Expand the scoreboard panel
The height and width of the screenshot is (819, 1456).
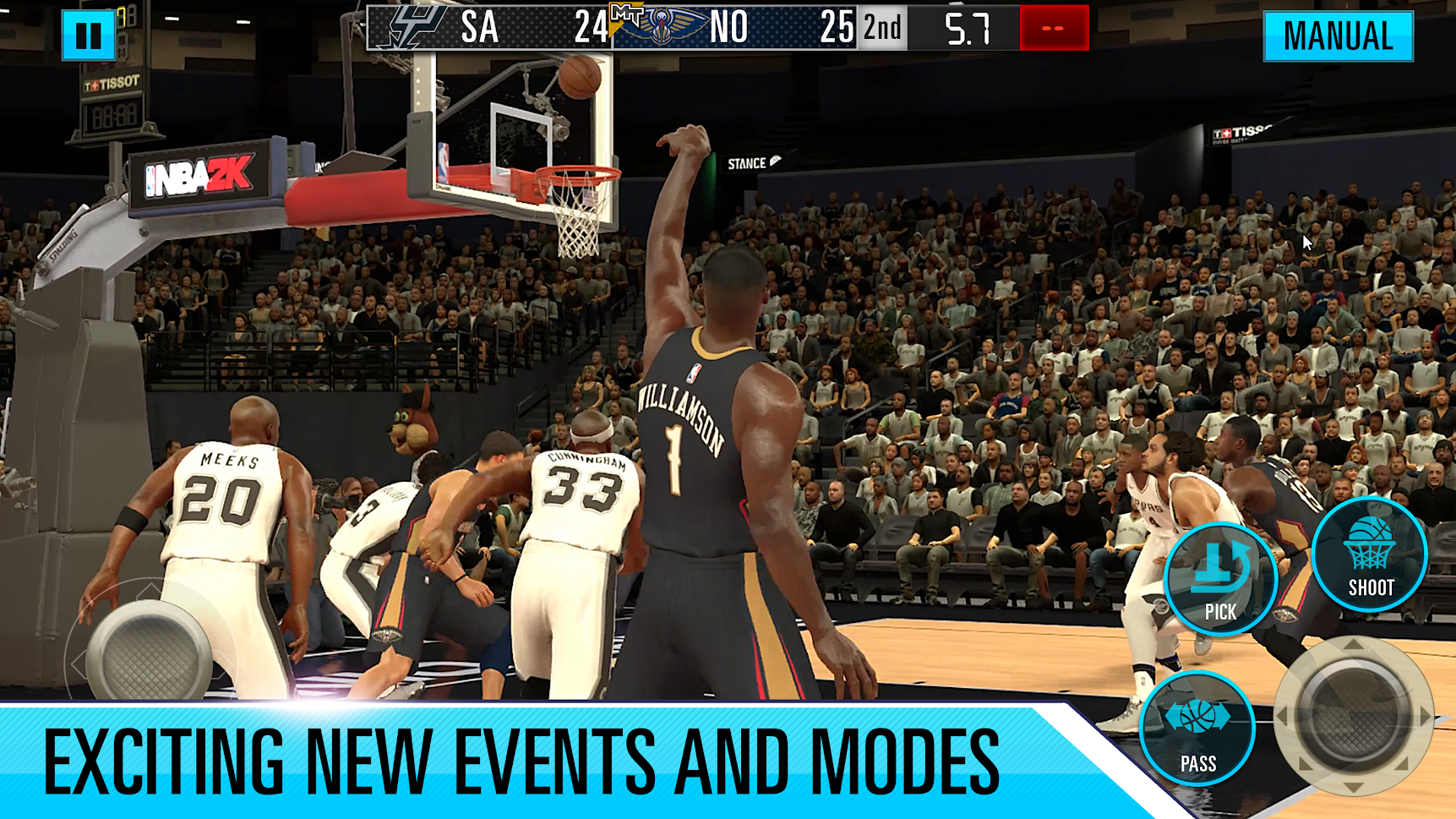[x=727, y=26]
